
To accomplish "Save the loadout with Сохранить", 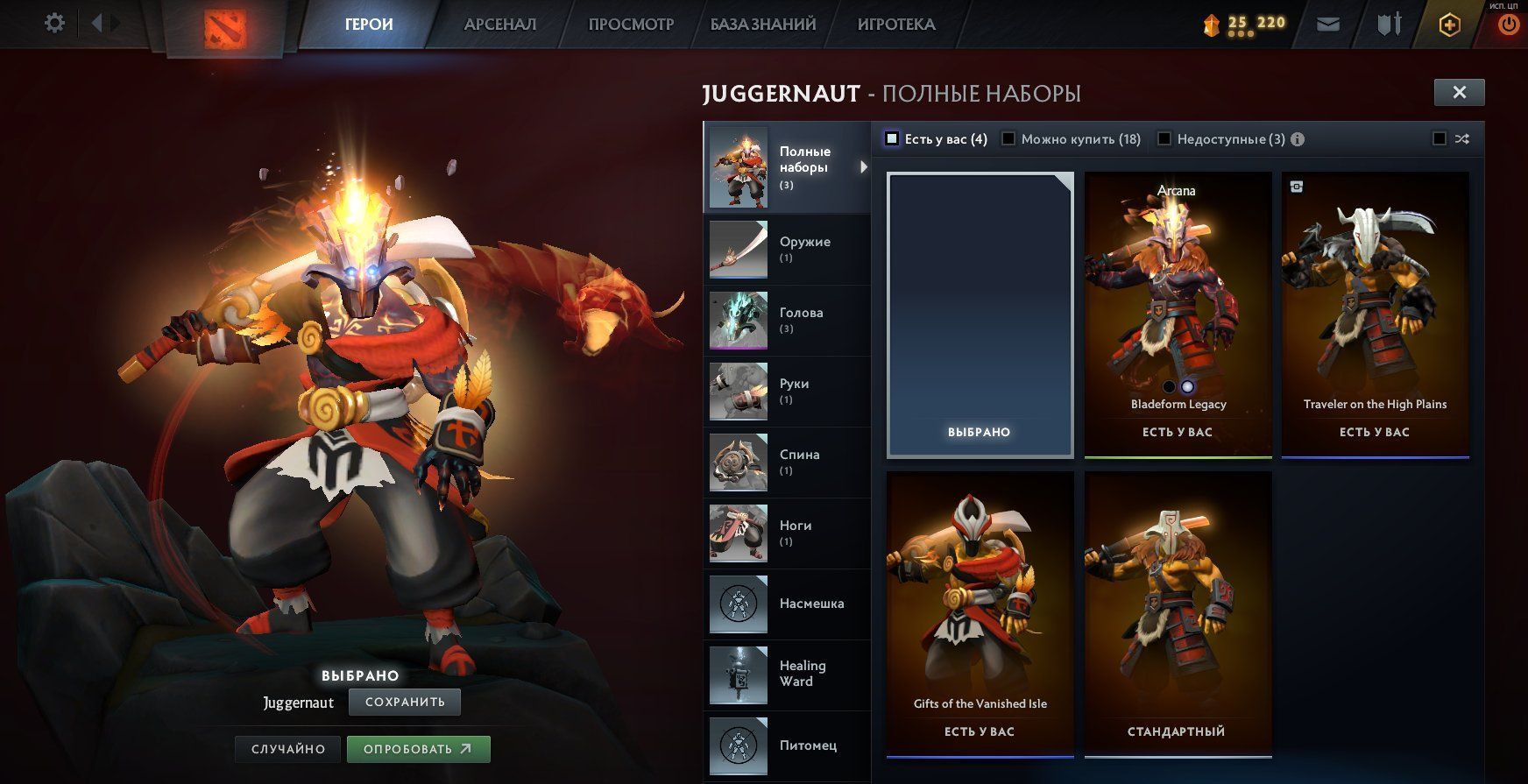I will click(x=405, y=702).
